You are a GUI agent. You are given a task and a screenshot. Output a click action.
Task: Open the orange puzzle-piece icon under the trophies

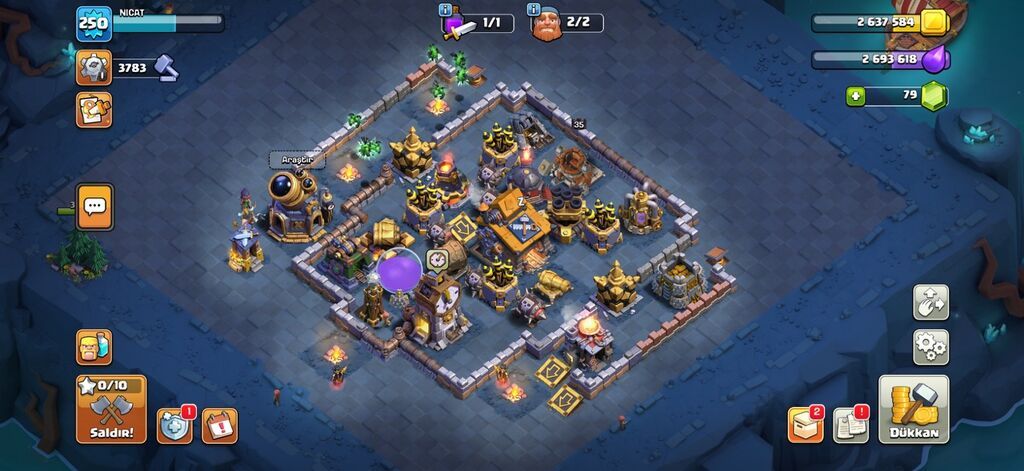[x=94, y=109]
